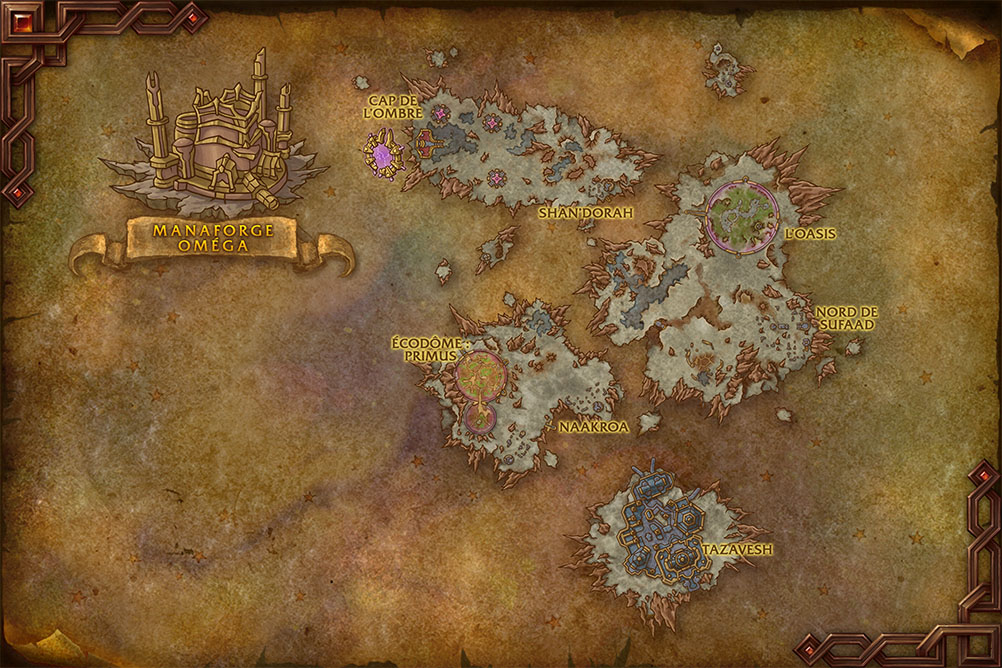
Task: Choose the Naakroa area label
Action: click(x=594, y=426)
